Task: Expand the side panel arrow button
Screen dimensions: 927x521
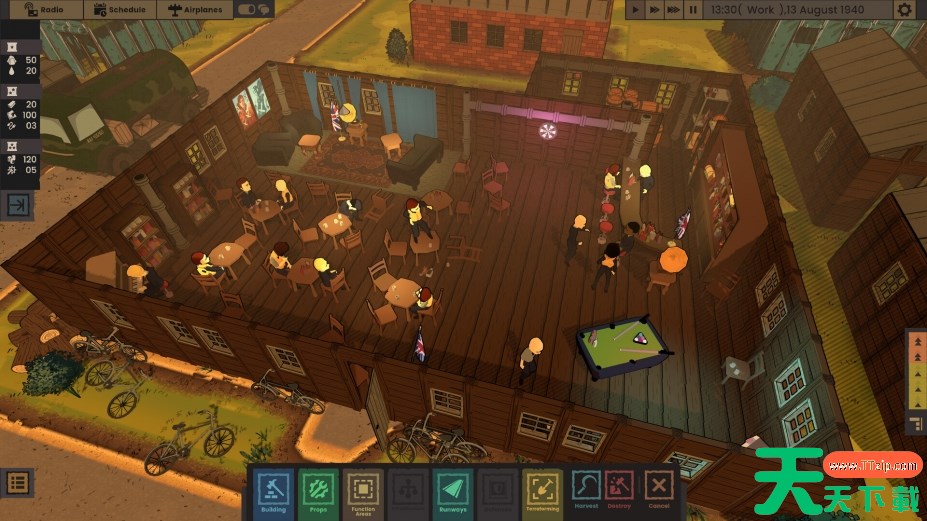Action: 19,205
